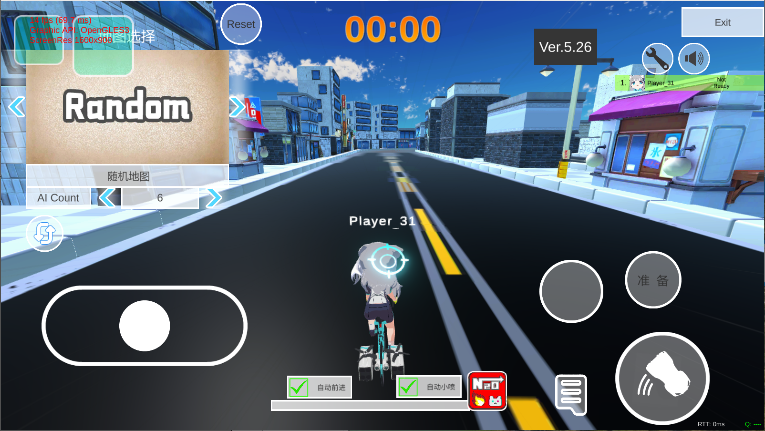Toggle the 自动前进 auto-forward checkbox
This screenshot has height=431, width=765.
[x=299, y=387]
